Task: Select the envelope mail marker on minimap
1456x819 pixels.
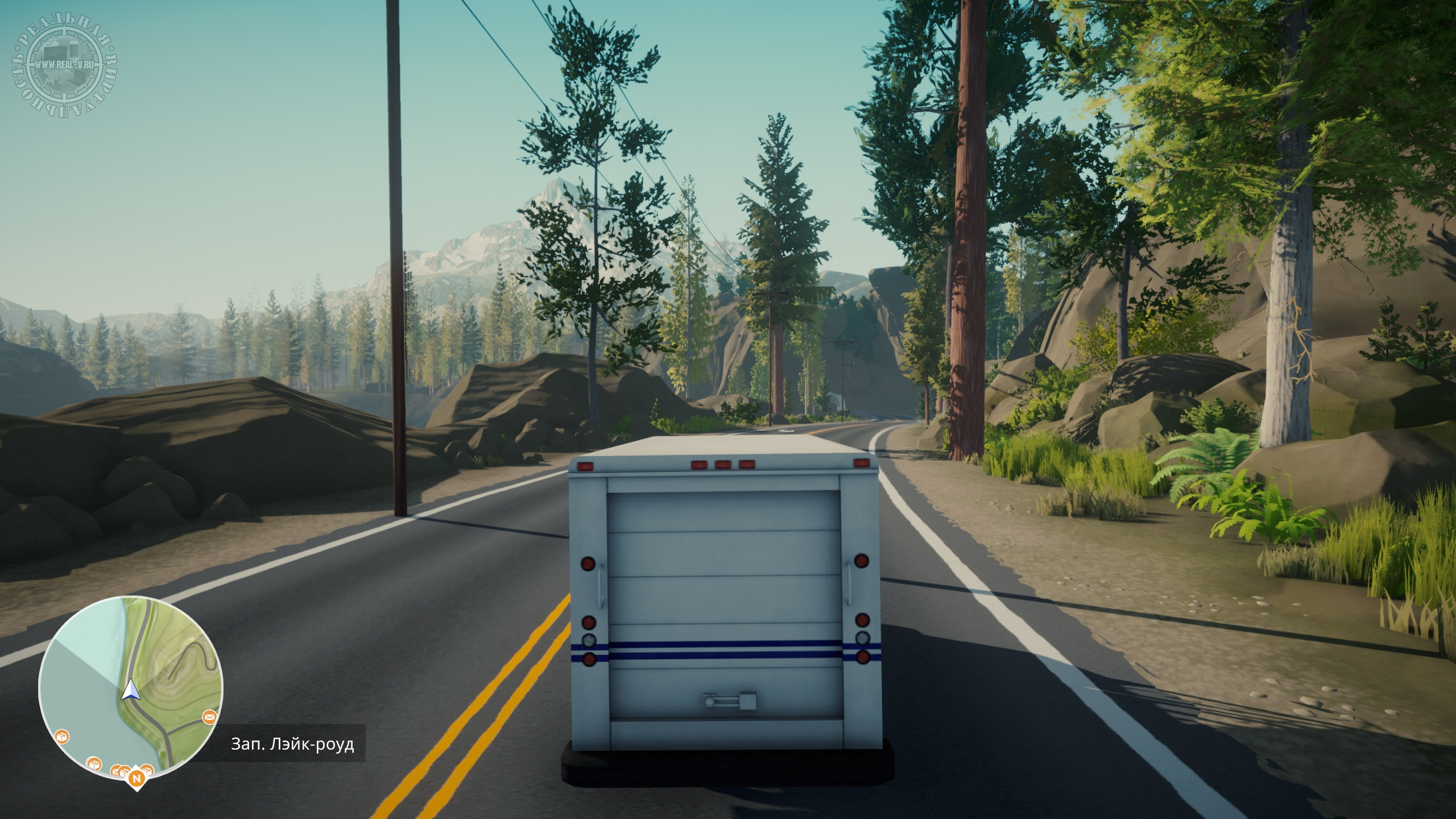Action: coord(209,718)
